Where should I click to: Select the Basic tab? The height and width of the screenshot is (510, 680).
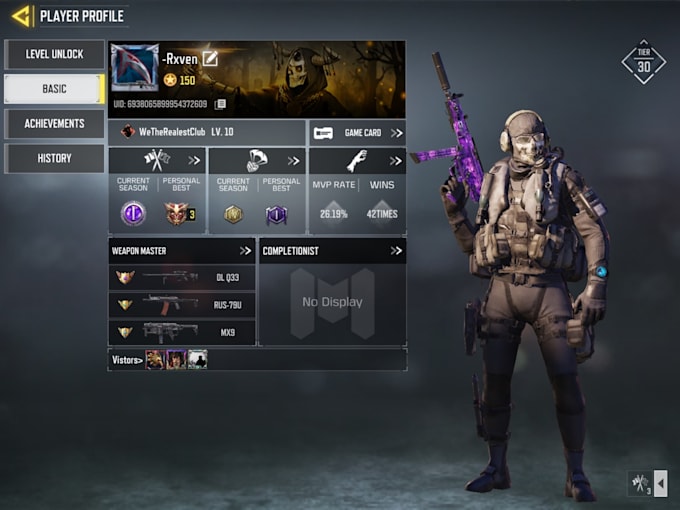[x=54, y=89]
